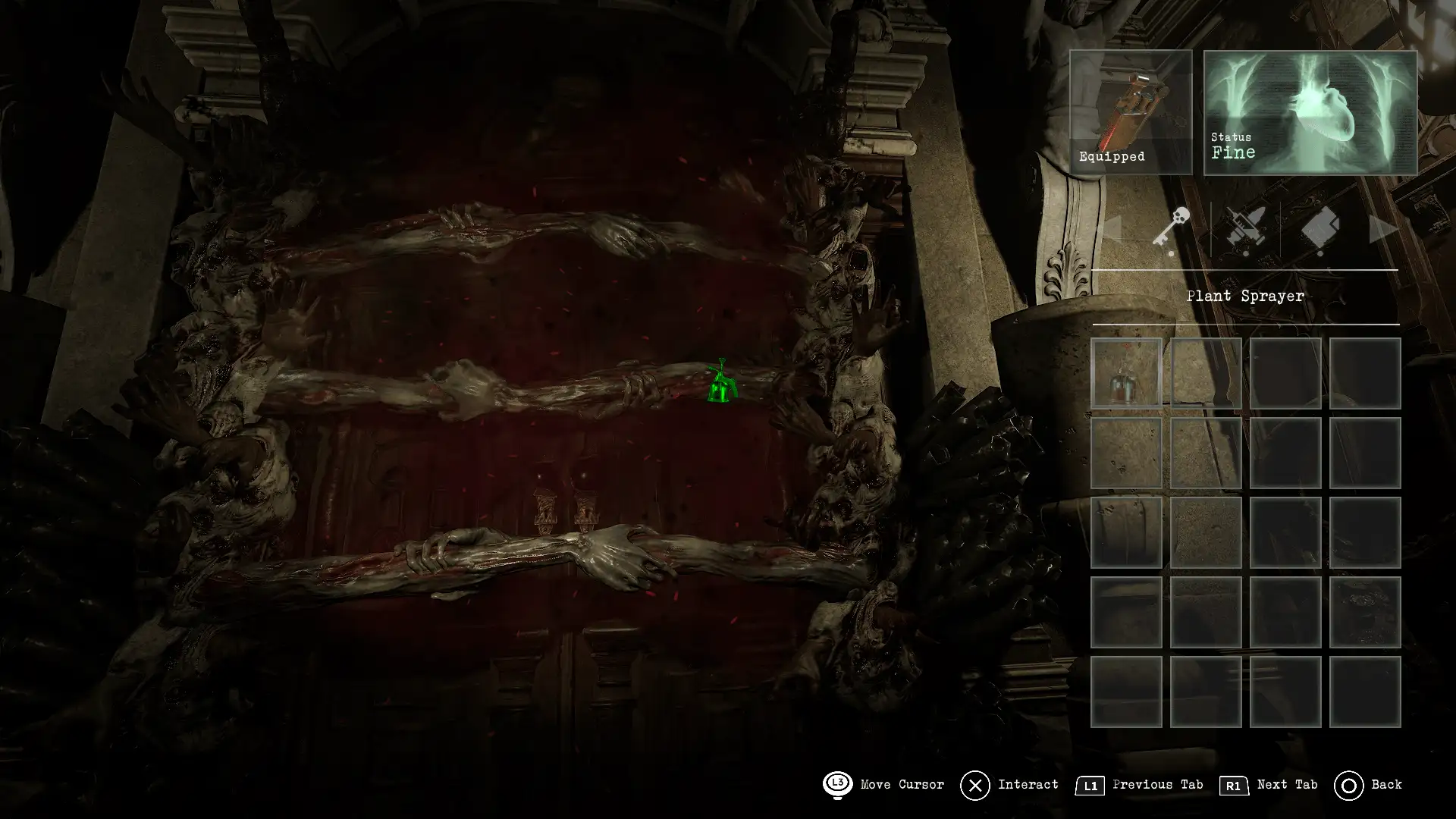This screenshot has height=819, width=1456.
Task: Open the Equipped weapon panel
Action: [x=1131, y=112]
